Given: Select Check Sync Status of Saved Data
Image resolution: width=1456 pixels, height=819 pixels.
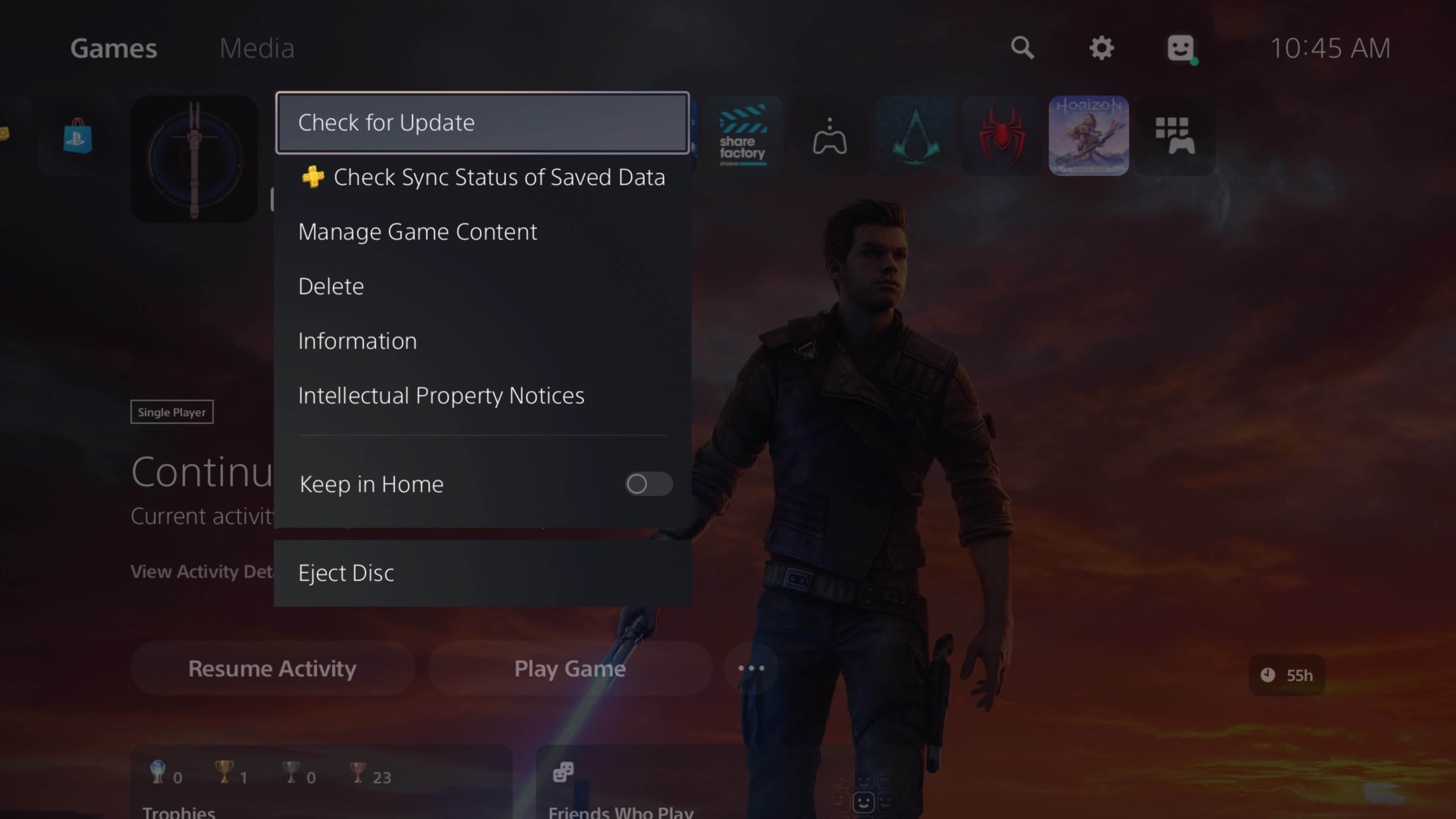Looking at the screenshot, I should click(499, 177).
